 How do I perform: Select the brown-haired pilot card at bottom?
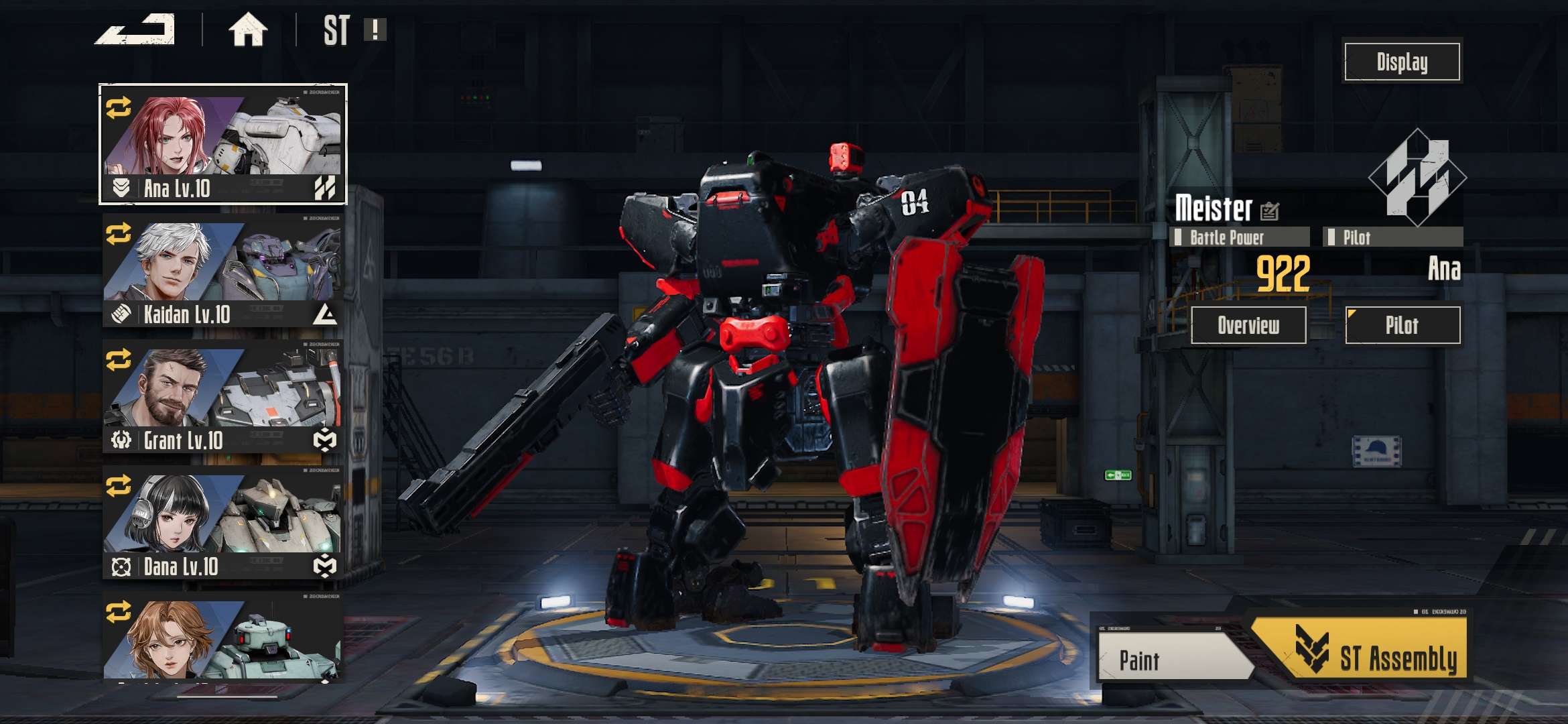click(223, 637)
